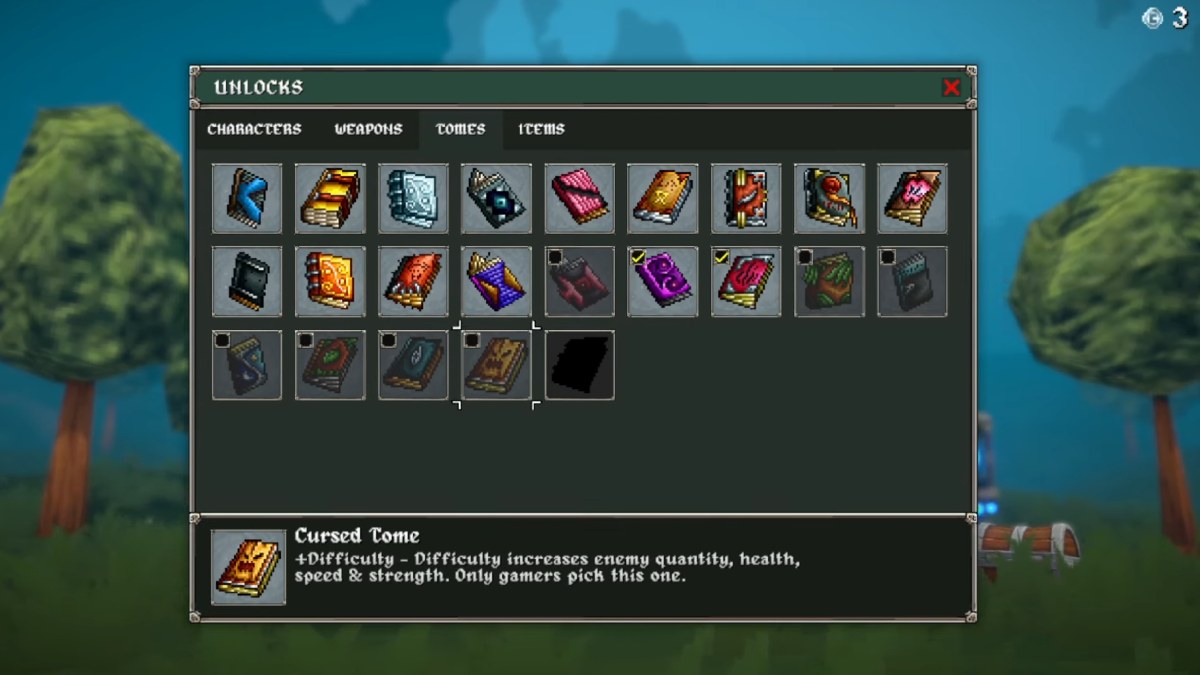The image size is (1200, 675).
Task: Choose the pink heart tome
Action: coord(912,198)
